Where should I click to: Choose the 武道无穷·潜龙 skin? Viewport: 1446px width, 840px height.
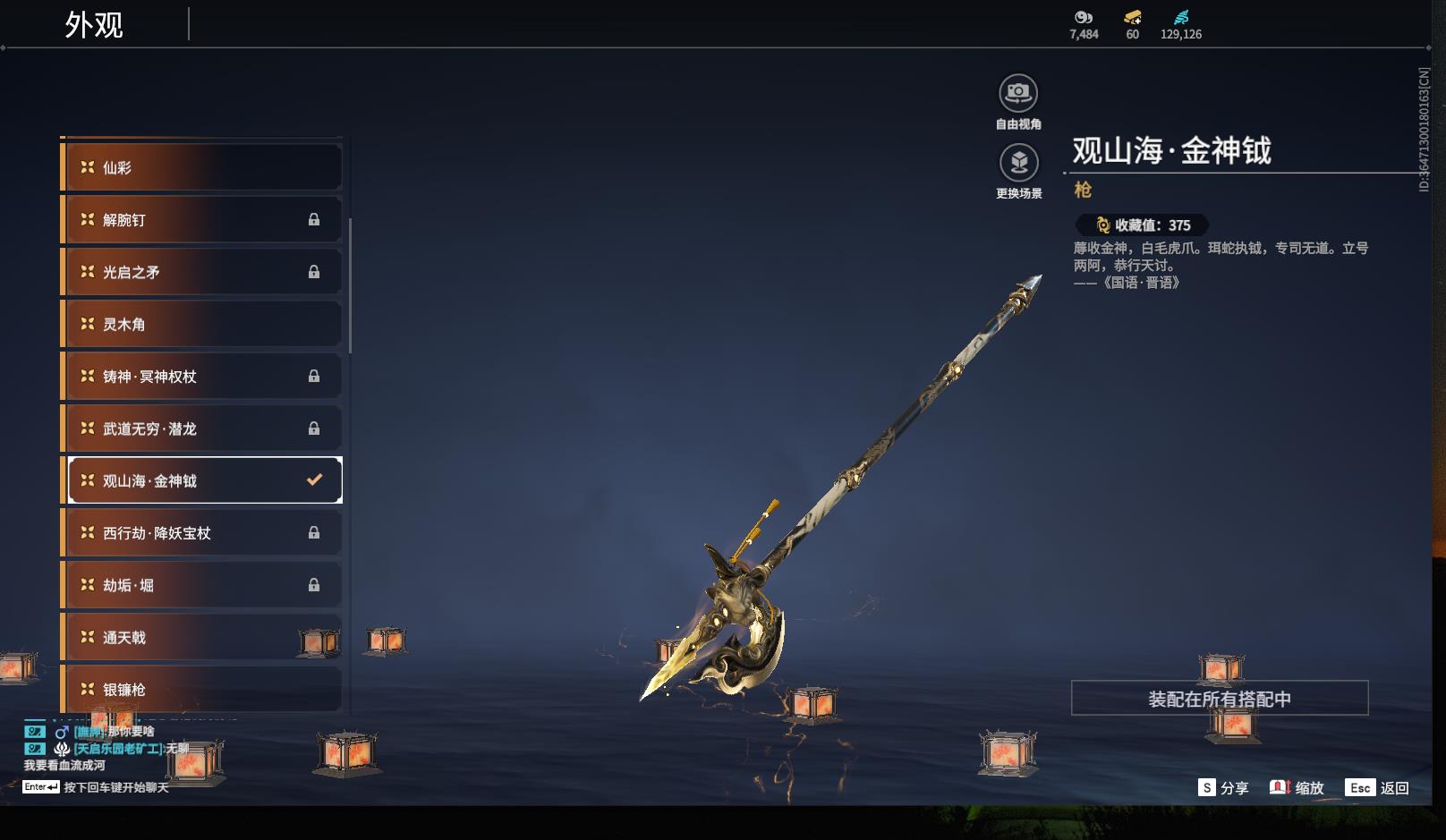coord(201,428)
